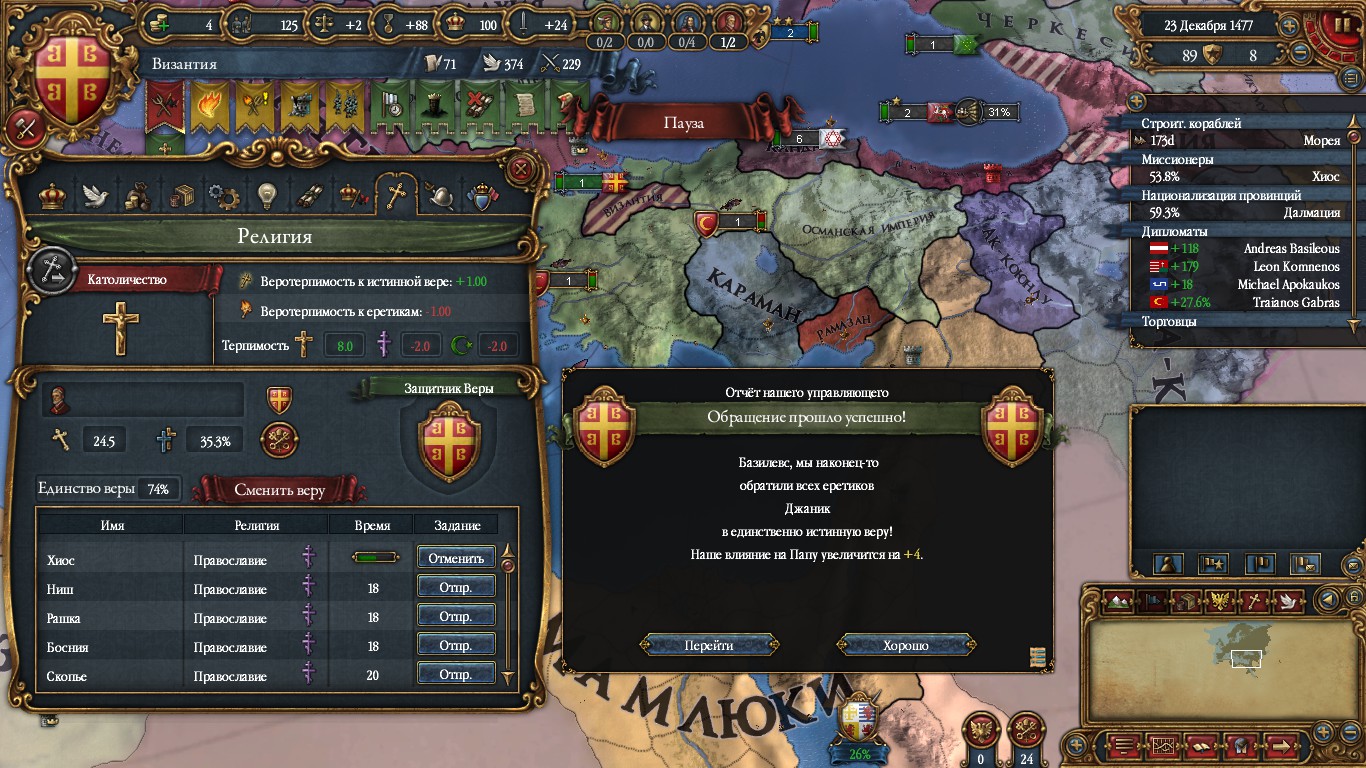Image resolution: width=1366 pixels, height=768 pixels.
Task: Choose Перейти to go to the province
Action: coord(709,645)
